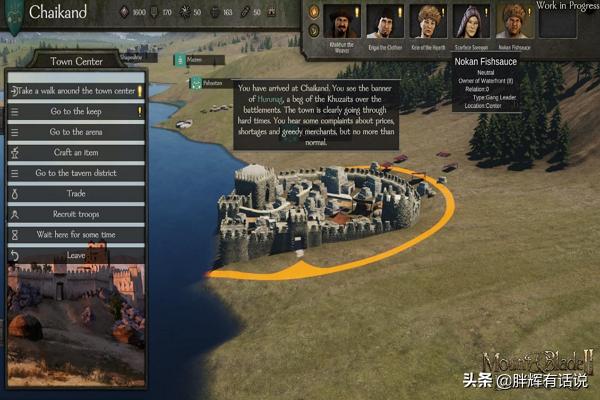600x400 pixels.
Task: Go to the tavern district
Action: pos(76,173)
